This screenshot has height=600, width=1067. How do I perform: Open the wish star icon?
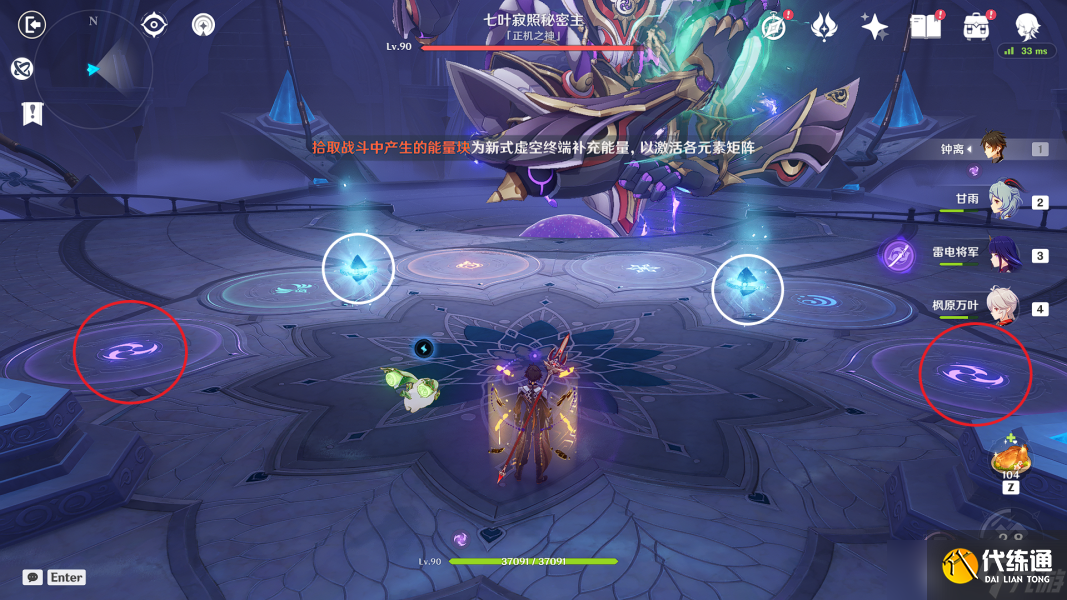[x=875, y=27]
